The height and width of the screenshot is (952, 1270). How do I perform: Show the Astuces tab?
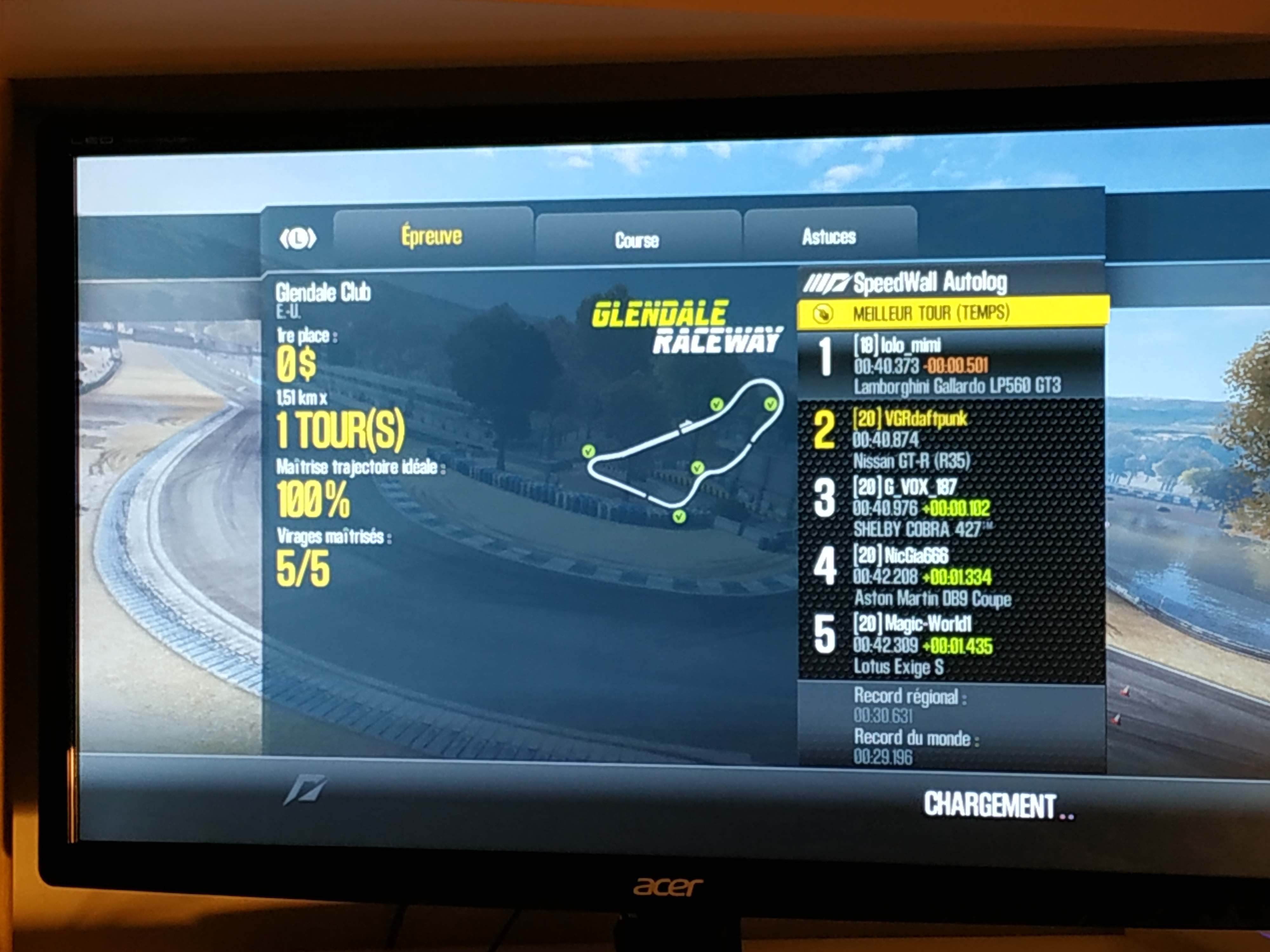[x=829, y=236]
